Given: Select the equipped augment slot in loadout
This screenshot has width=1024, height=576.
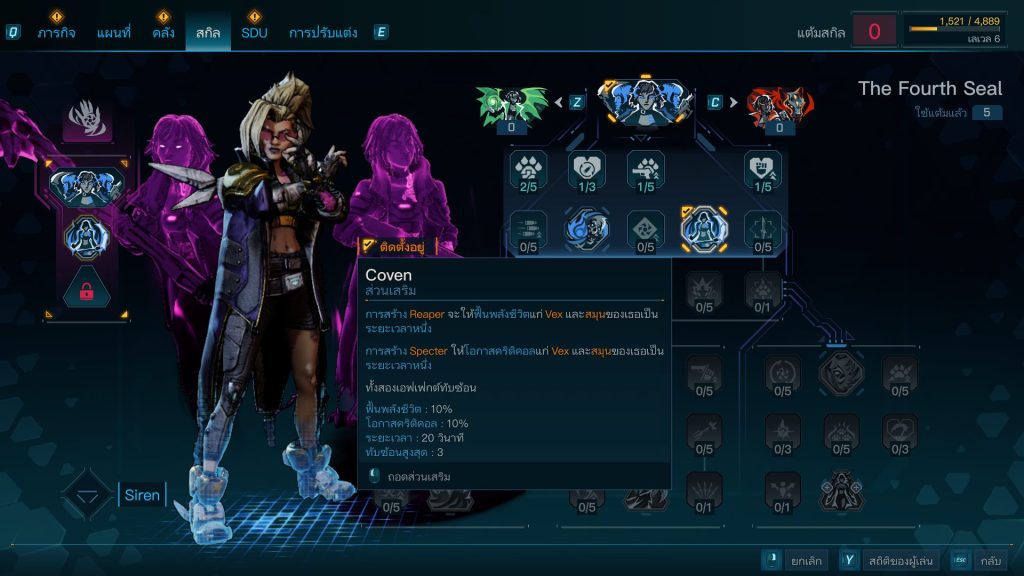Looking at the screenshot, I should 86,238.
